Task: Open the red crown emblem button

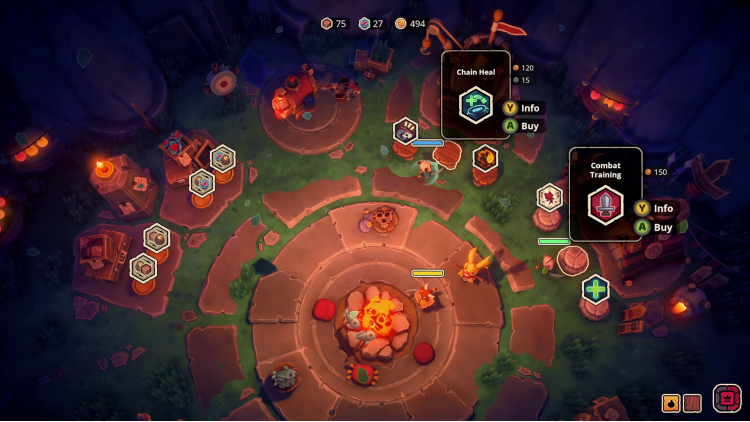Action: tap(727, 398)
